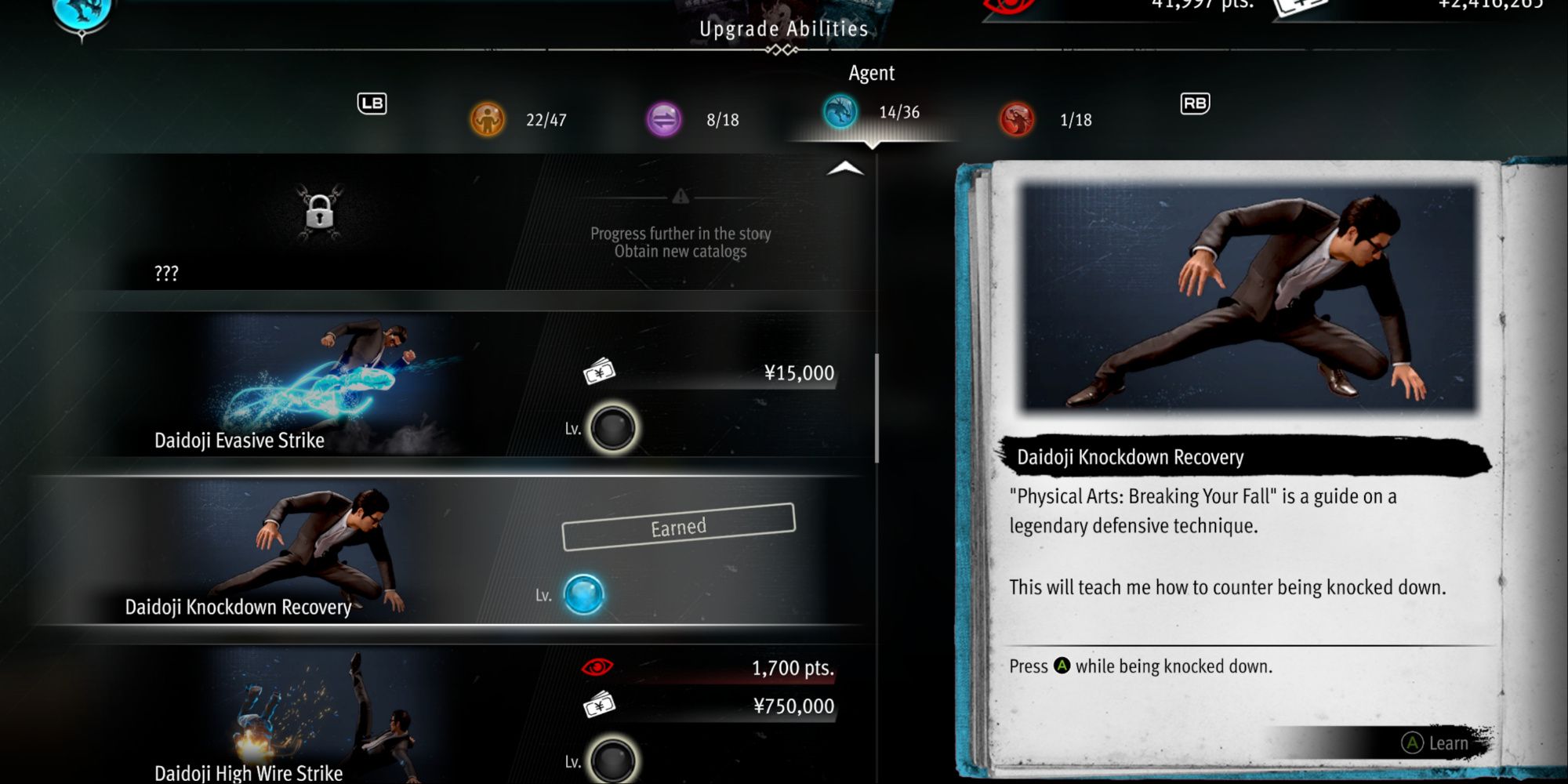Select the orange body ability category icon
Viewport: 1568px width, 784px height.
[487, 119]
